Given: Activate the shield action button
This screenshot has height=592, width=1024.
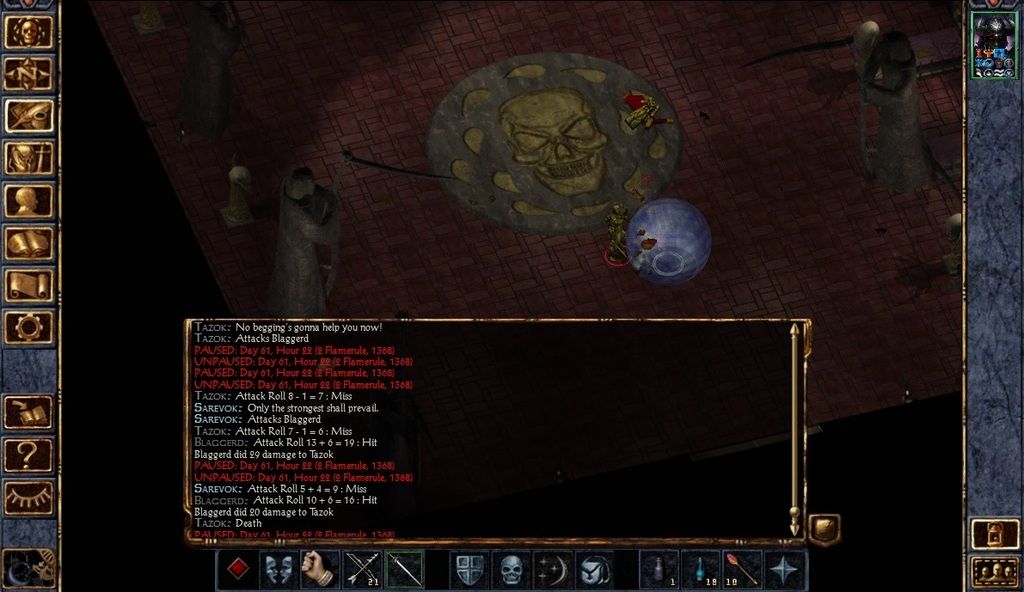Looking at the screenshot, I should (x=469, y=570).
